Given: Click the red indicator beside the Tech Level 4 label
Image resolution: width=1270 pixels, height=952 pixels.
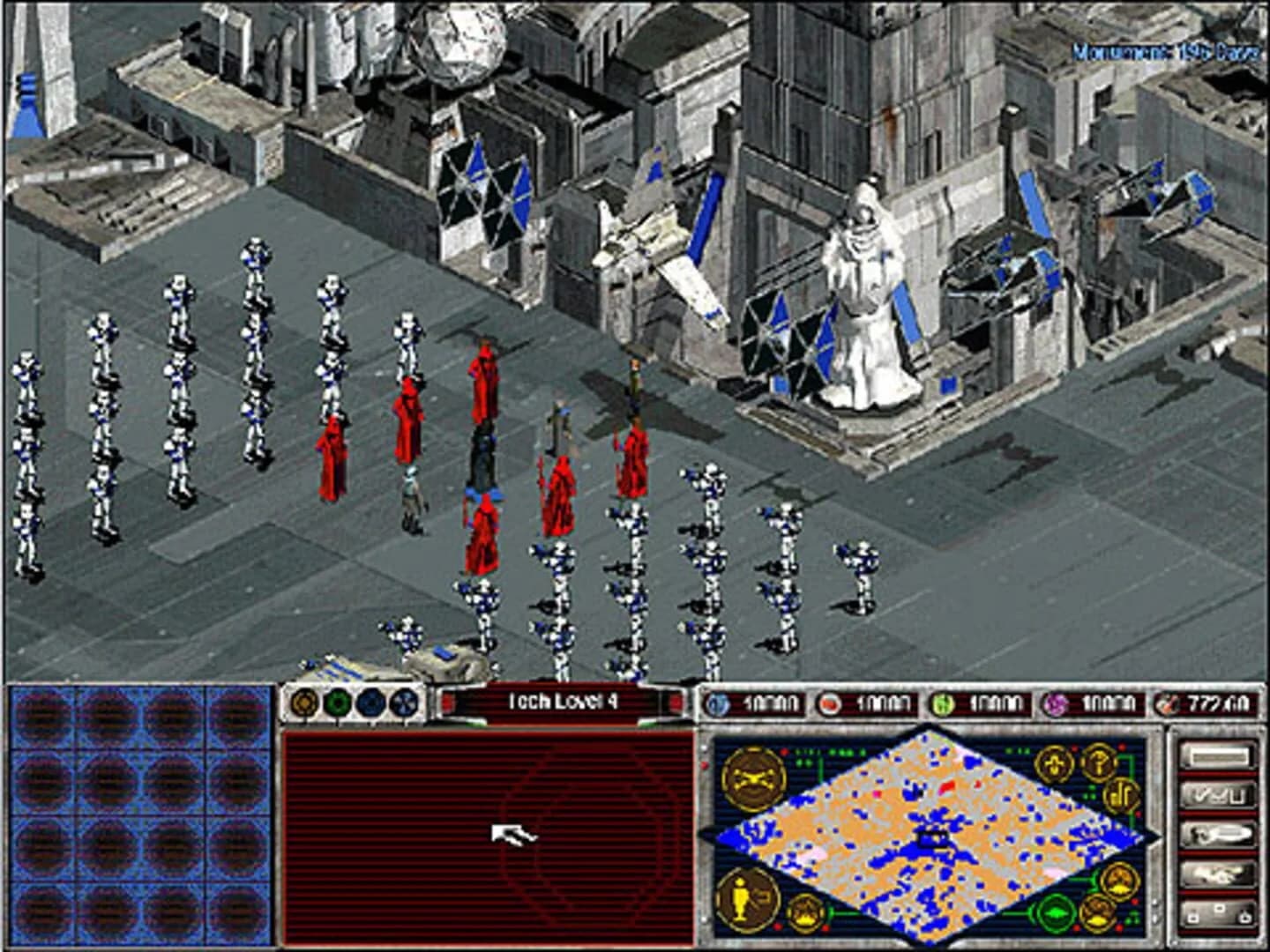Looking at the screenshot, I should [448, 703].
